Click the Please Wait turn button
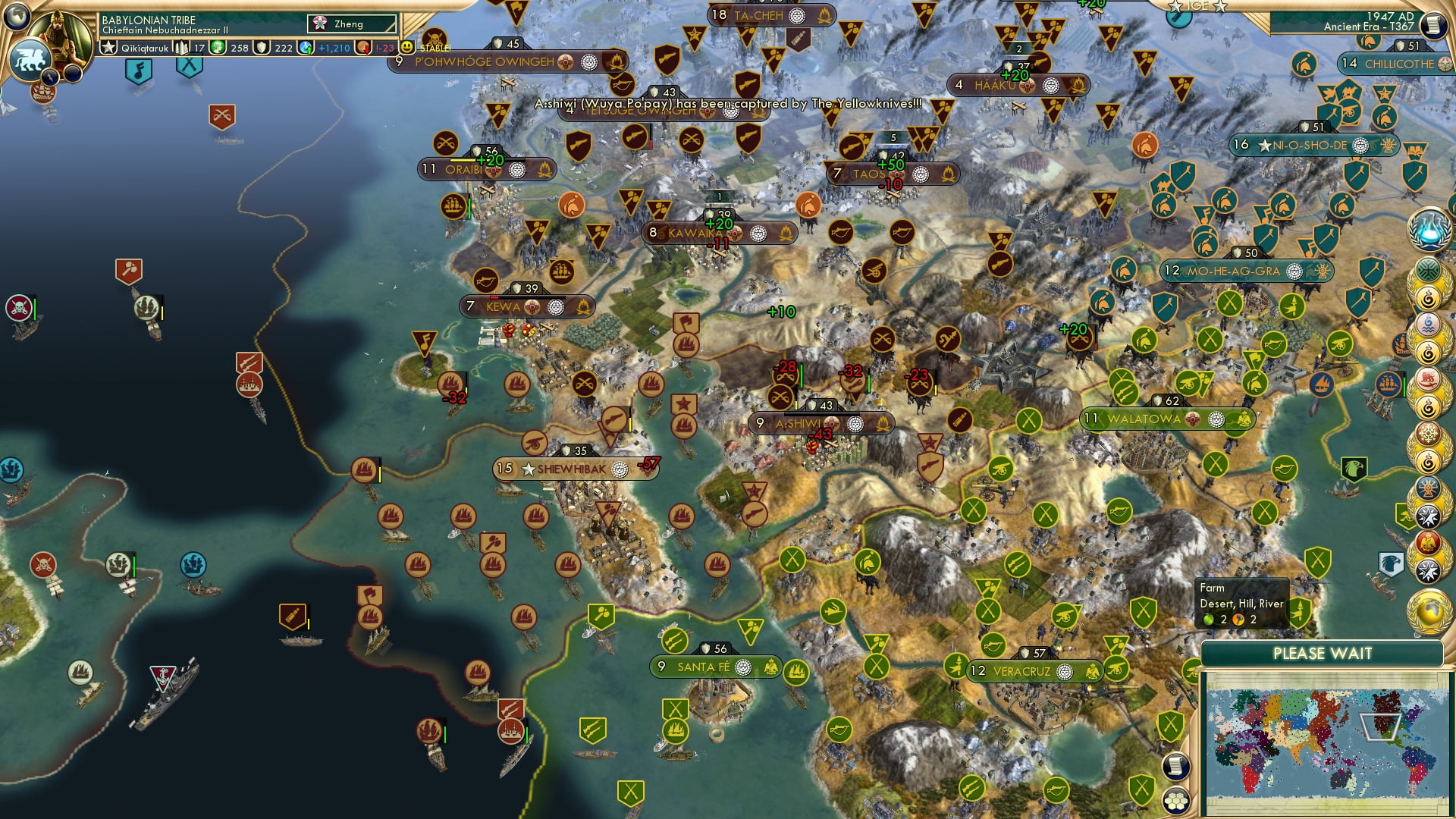This screenshot has width=1456, height=819. (1322, 654)
